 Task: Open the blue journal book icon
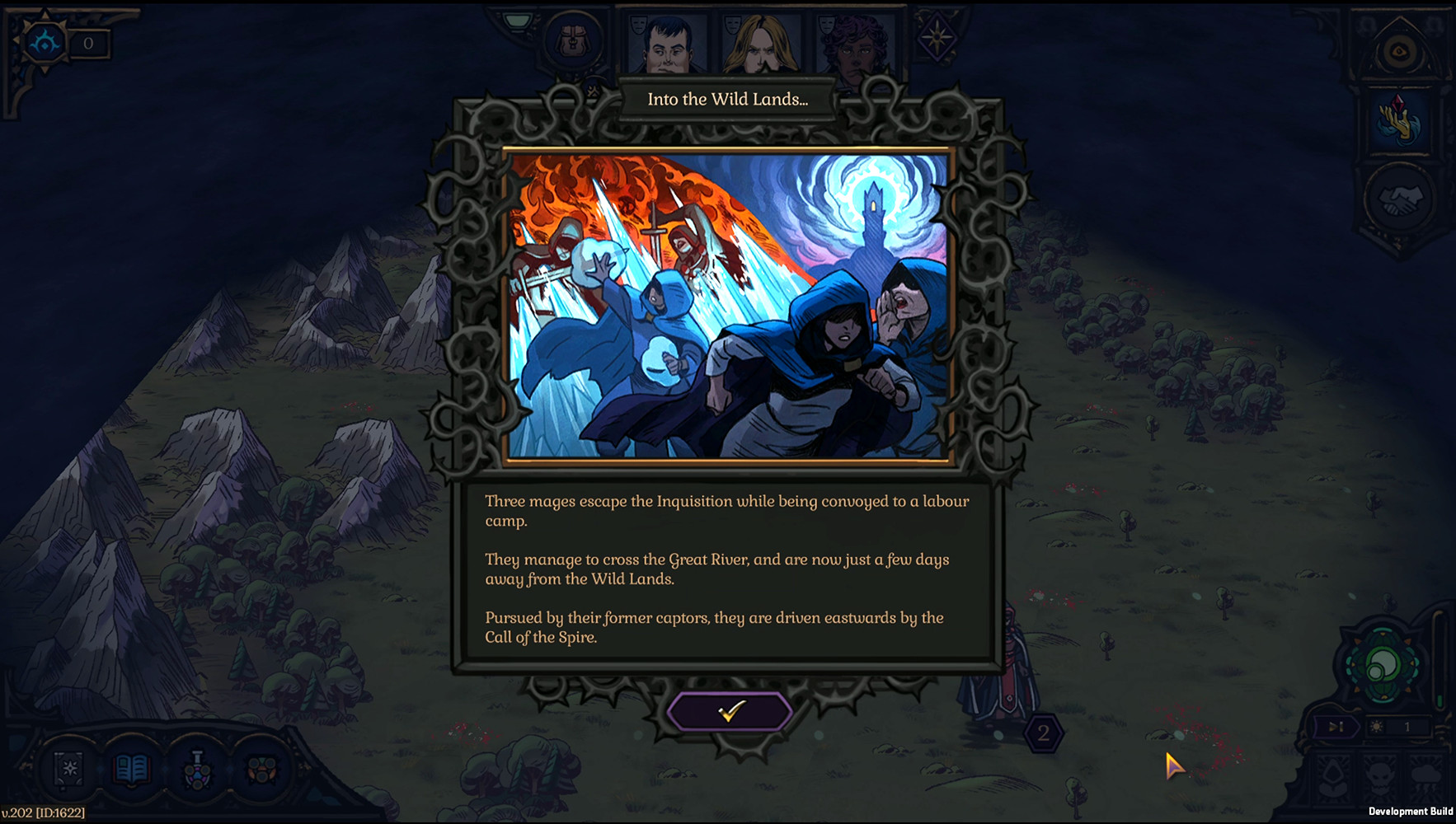point(132,767)
